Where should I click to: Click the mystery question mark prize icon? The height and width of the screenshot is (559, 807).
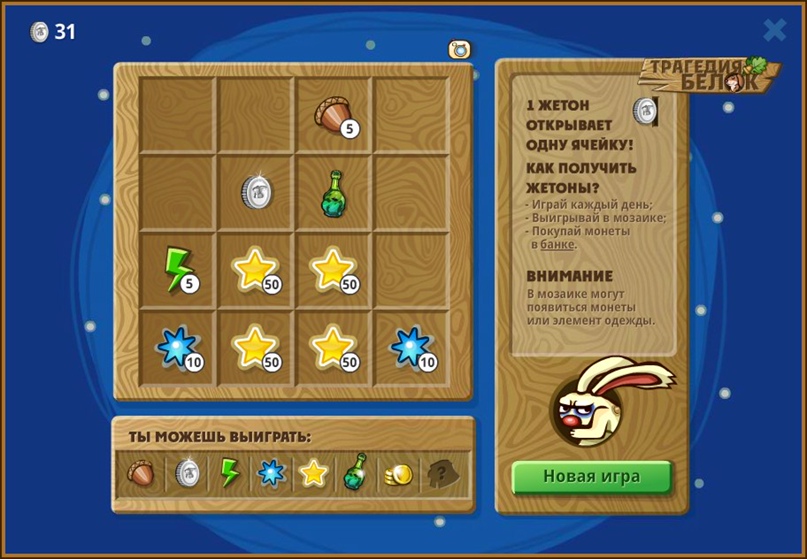(x=440, y=473)
